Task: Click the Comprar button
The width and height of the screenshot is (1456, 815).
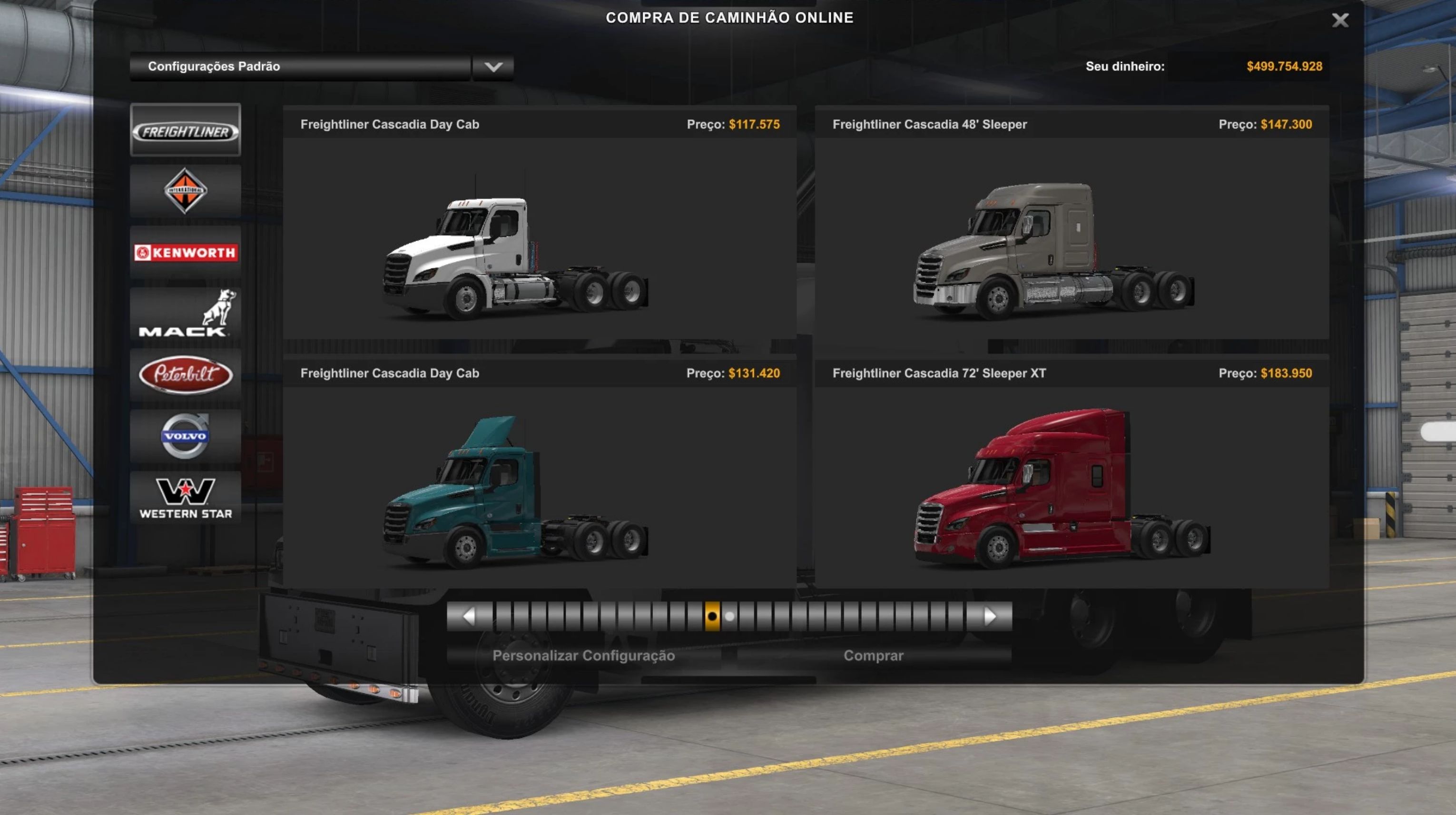Action: [873, 656]
